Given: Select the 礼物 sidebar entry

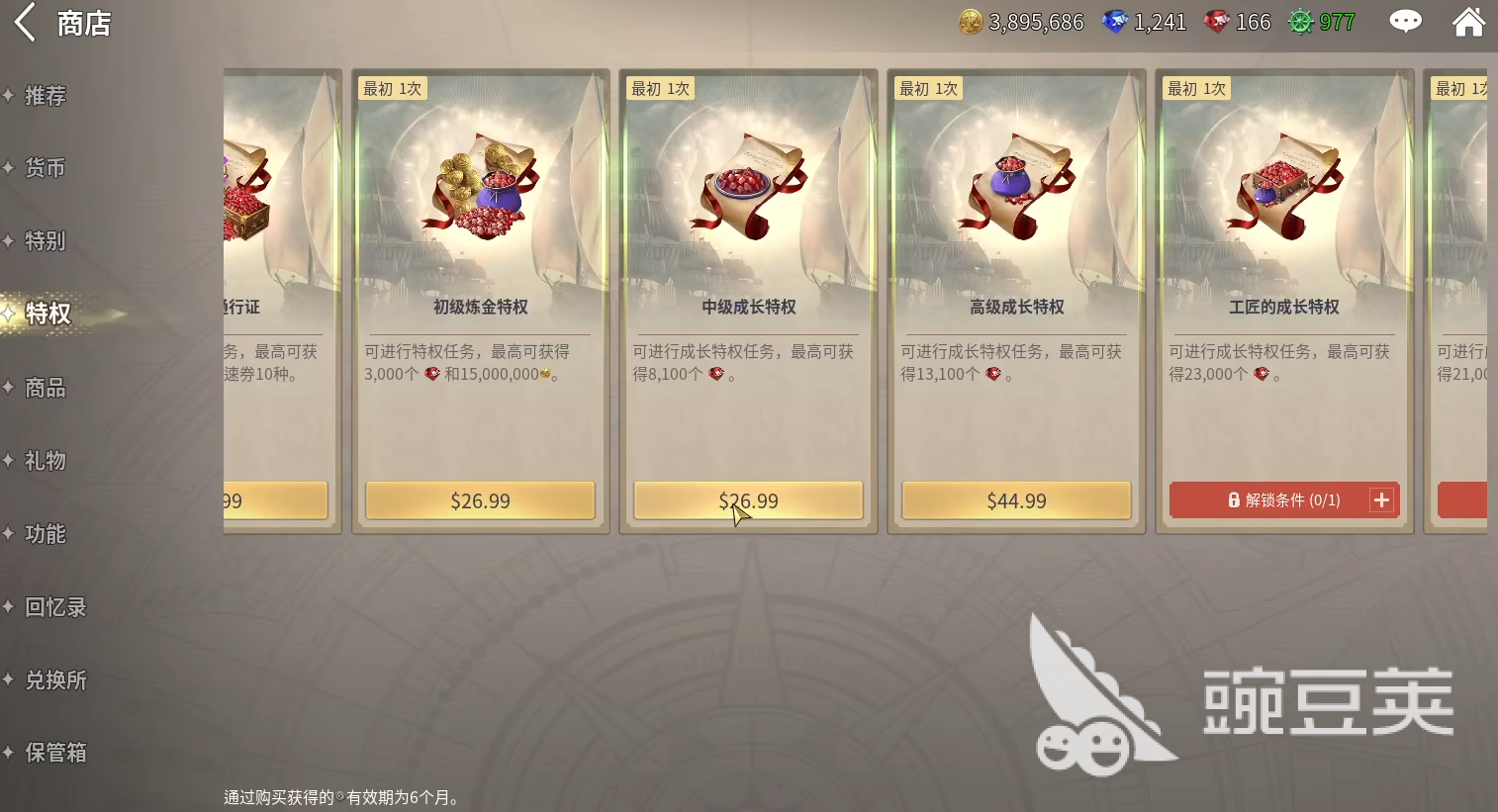Looking at the screenshot, I should pos(42,460).
